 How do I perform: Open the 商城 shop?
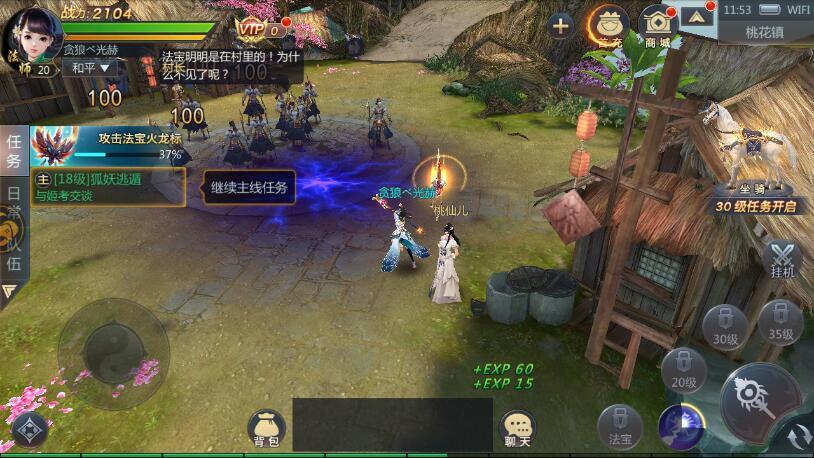657,25
